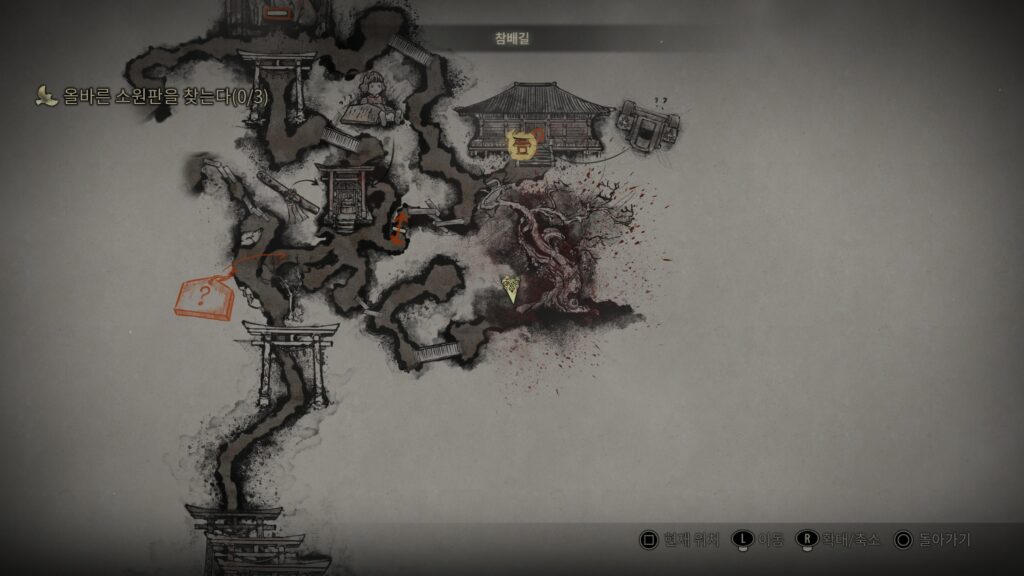The height and width of the screenshot is (576, 1024).
Task: Select the yellow player position arrow
Action: pos(511,290)
